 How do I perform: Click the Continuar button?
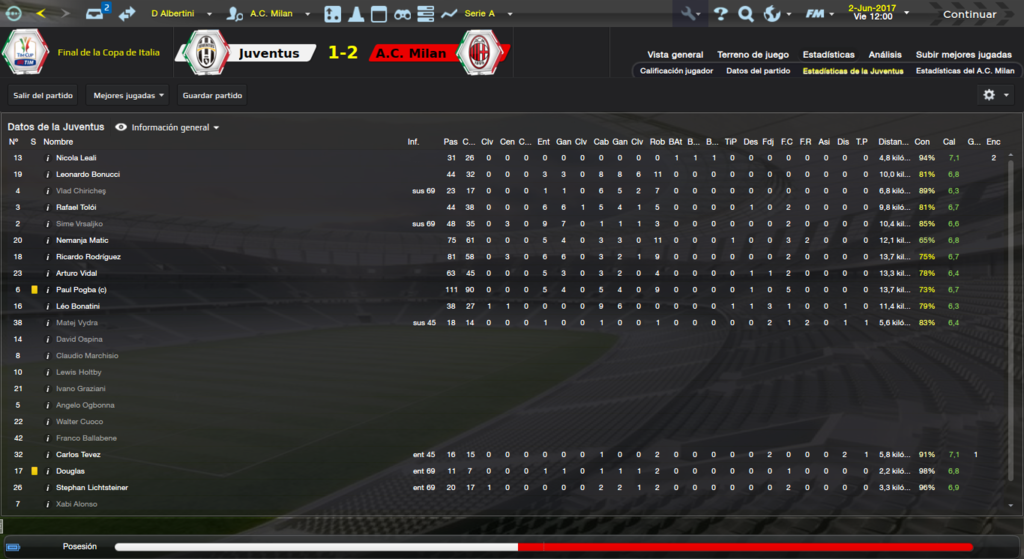click(x=969, y=14)
